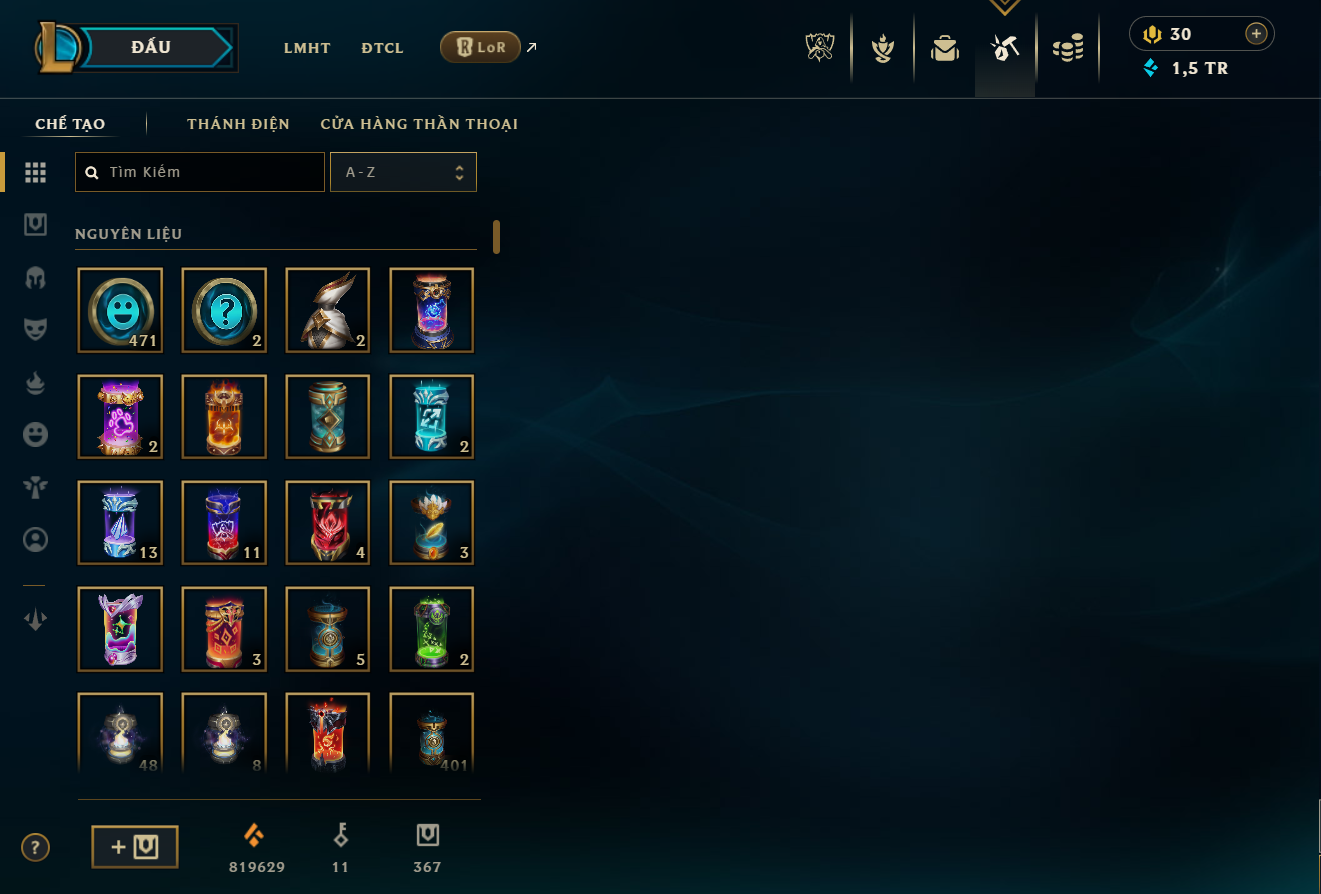Open the help question mark button
The image size is (1321, 894).
36,848
